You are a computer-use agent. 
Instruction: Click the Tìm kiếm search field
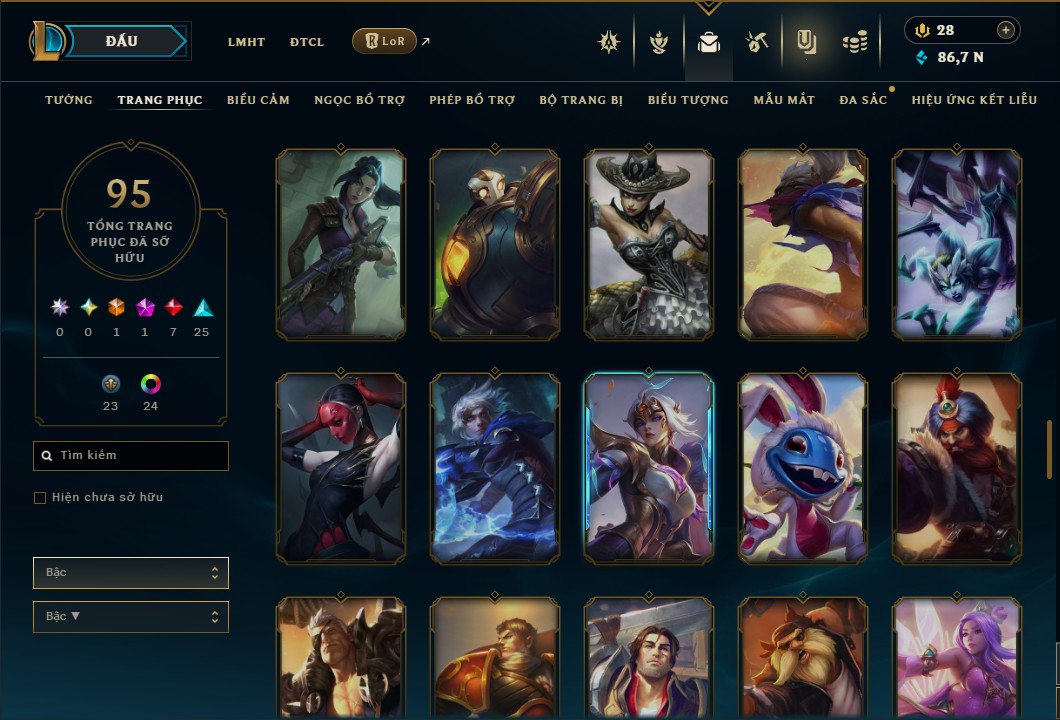pos(131,456)
